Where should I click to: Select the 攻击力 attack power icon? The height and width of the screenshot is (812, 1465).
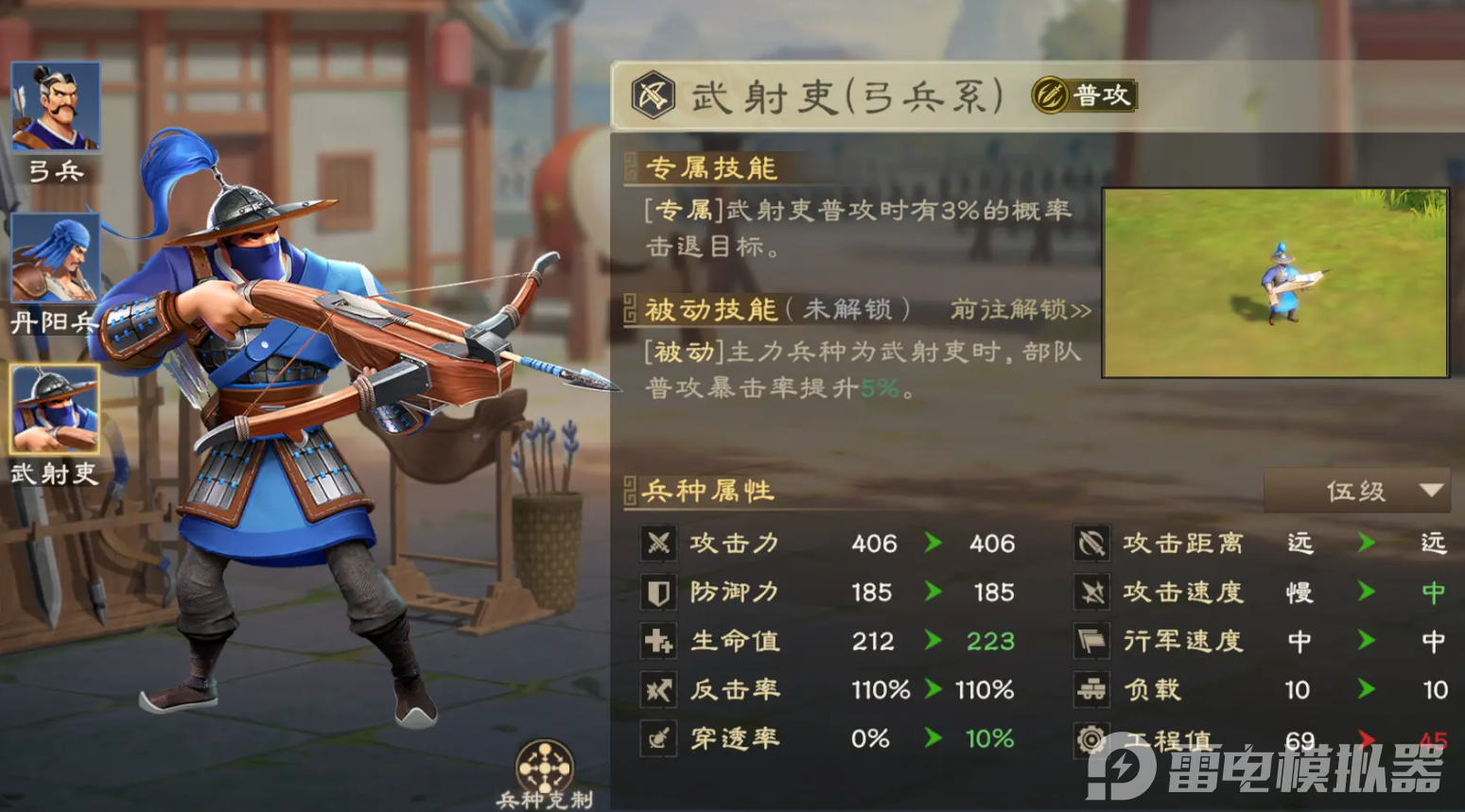(x=659, y=544)
